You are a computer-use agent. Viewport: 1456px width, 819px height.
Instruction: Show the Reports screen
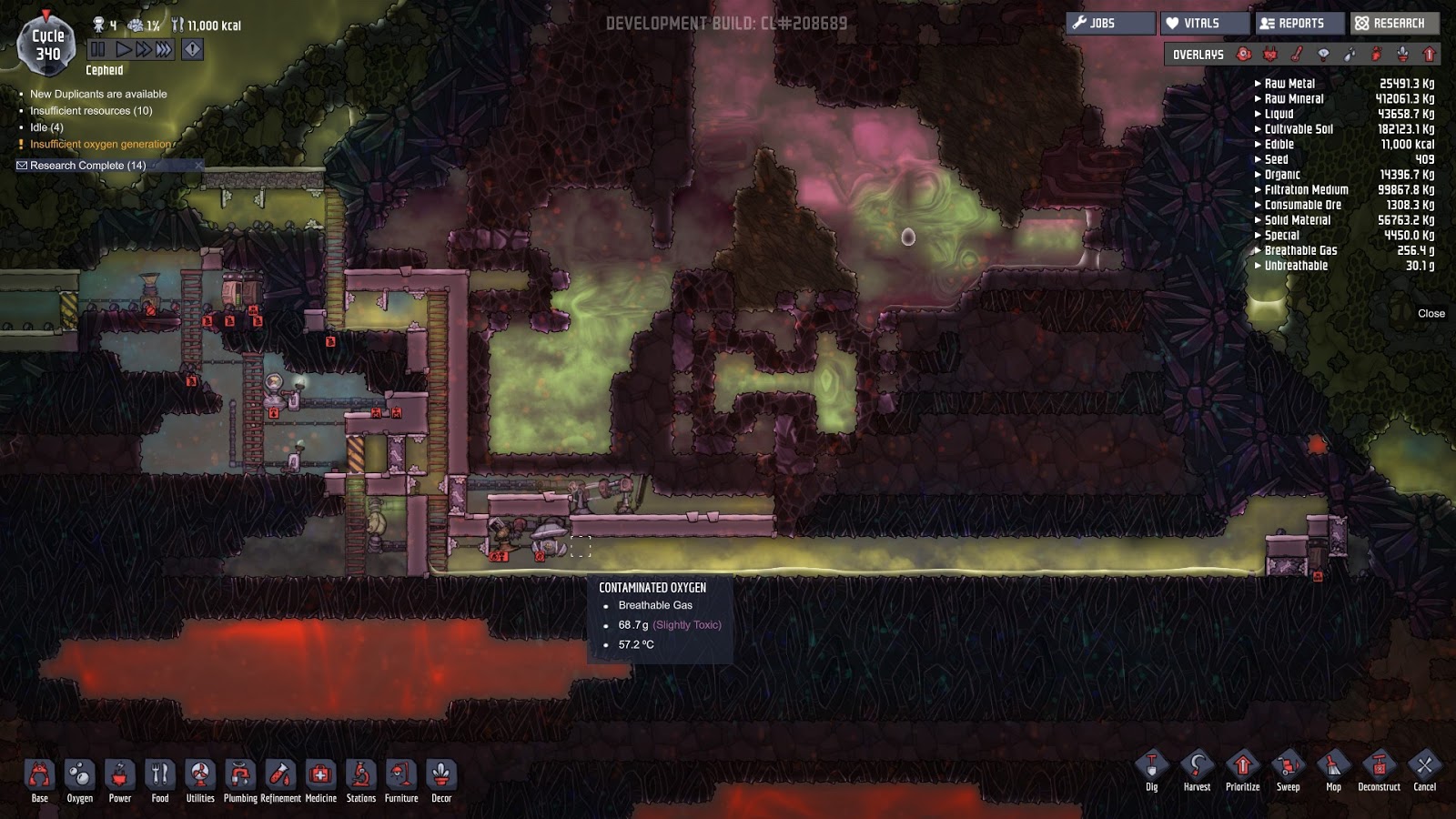1299,24
